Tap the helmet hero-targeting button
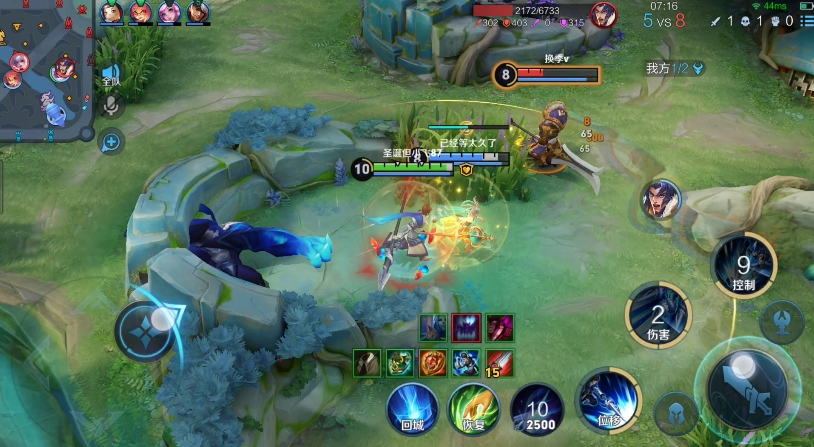Screen dimensions: 814x447 pyautogui.click(x=675, y=414)
